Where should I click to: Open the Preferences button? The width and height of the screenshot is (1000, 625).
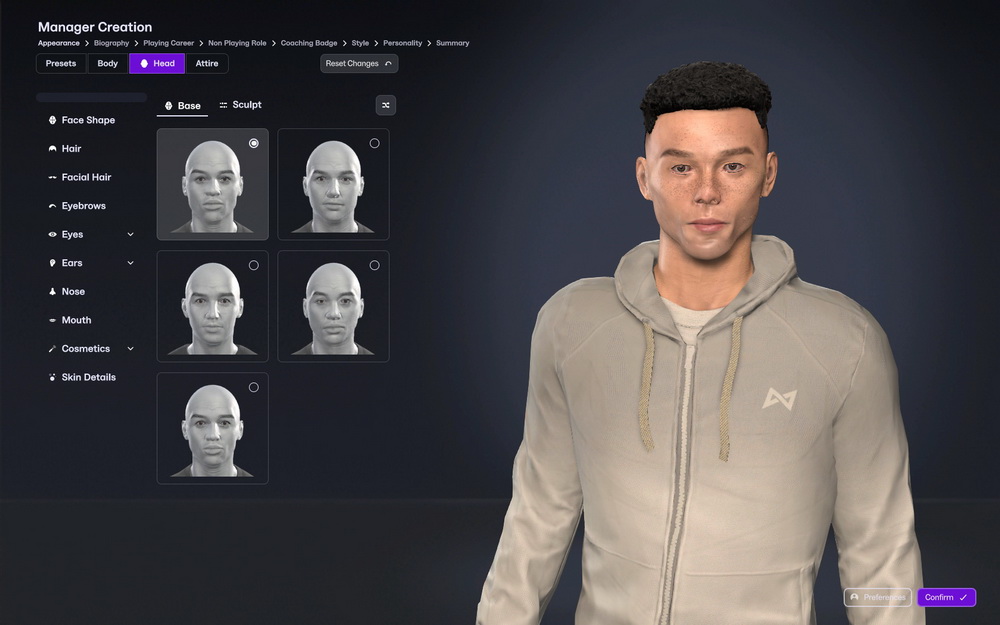(x=877, y=597)
